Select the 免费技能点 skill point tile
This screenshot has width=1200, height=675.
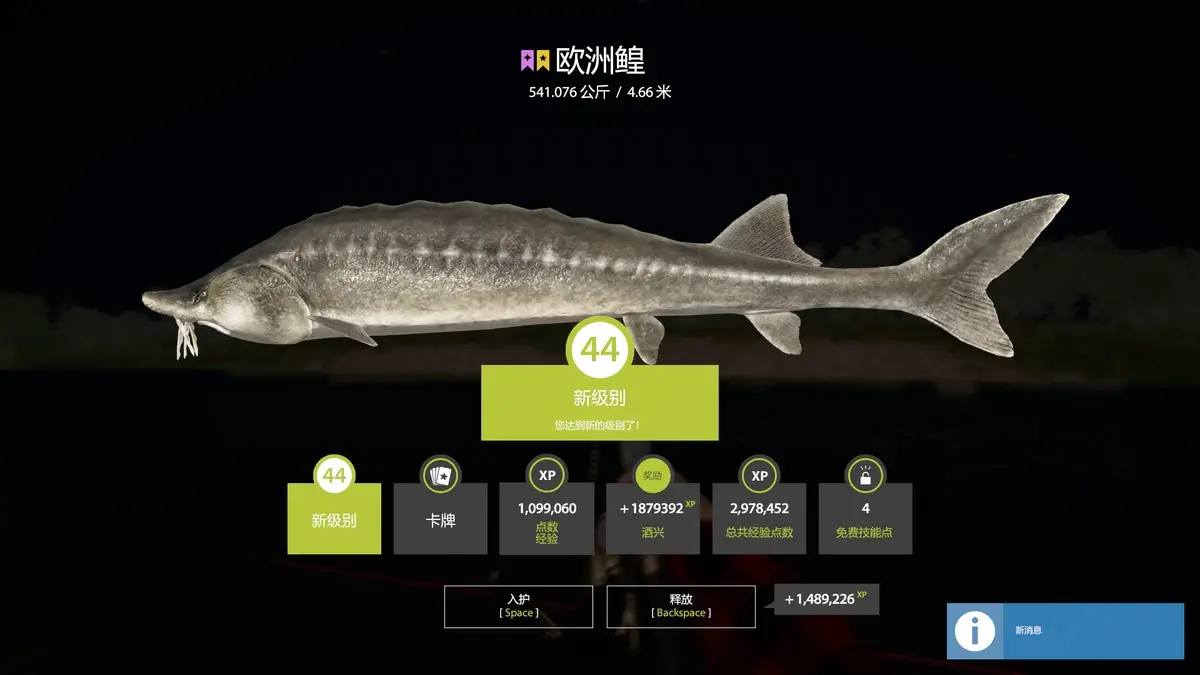coord(865,518)
